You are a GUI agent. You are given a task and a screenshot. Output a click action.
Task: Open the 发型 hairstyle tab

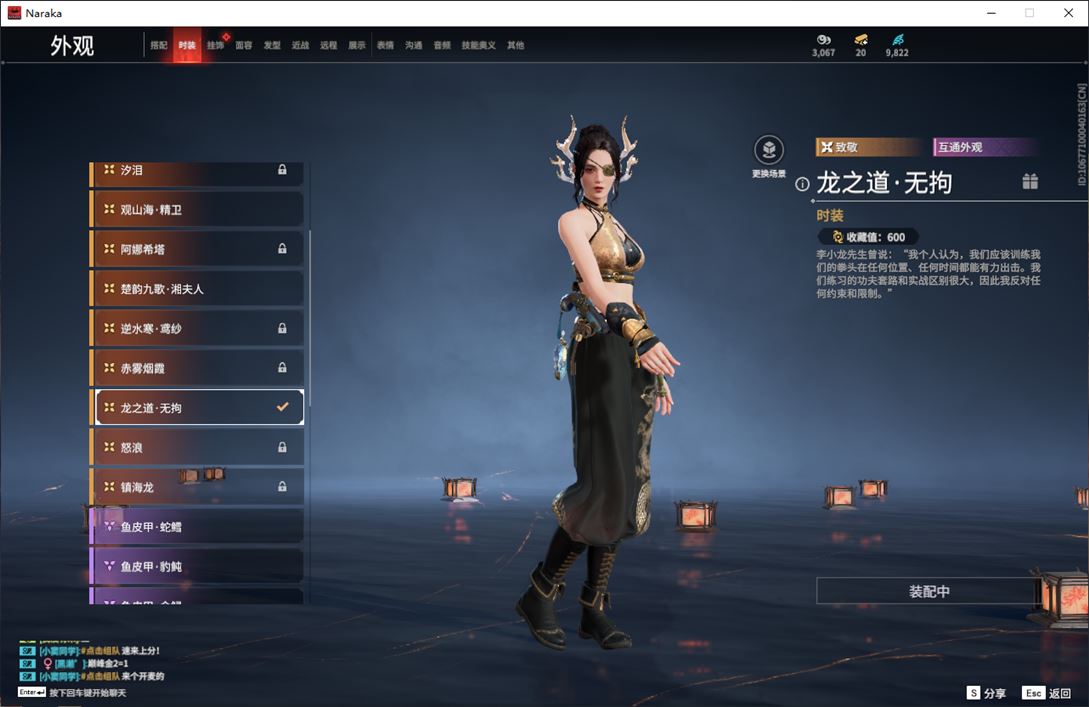coord(272,45)
